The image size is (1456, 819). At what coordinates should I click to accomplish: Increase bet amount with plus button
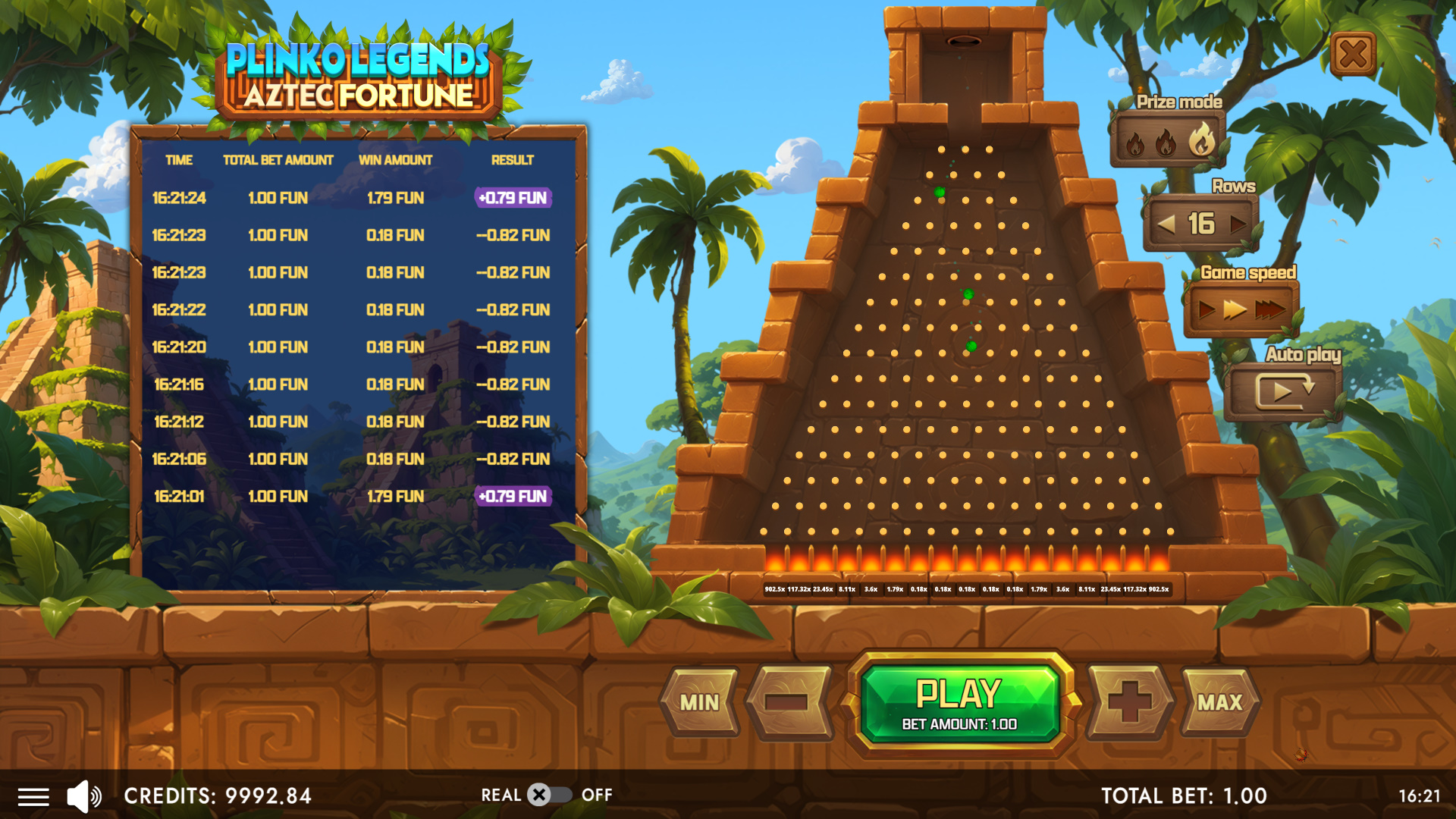pos(1130,703)
